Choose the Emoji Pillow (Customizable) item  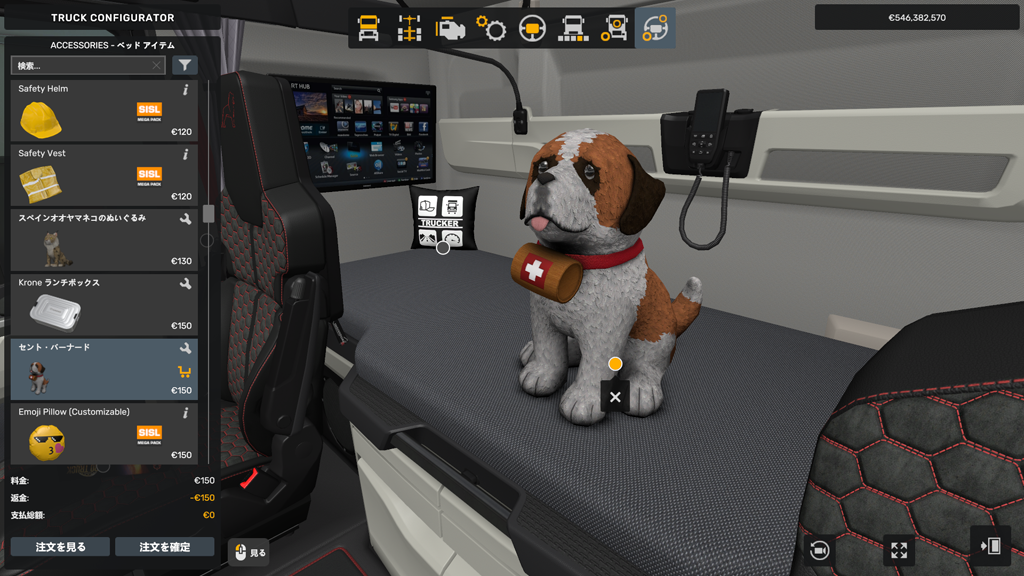click(100, 434)
